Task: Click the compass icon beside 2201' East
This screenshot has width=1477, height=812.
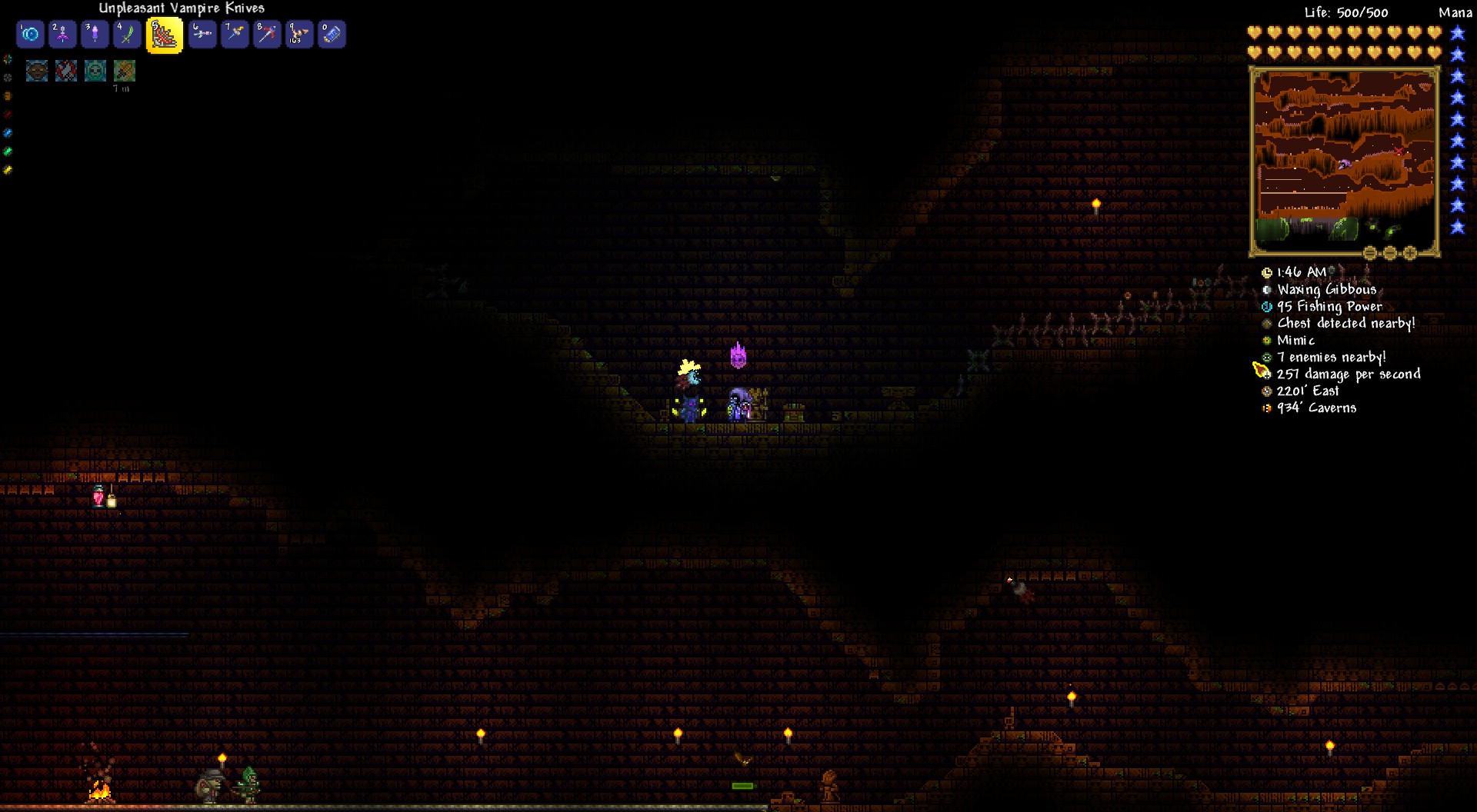Action: (1266, 391)
